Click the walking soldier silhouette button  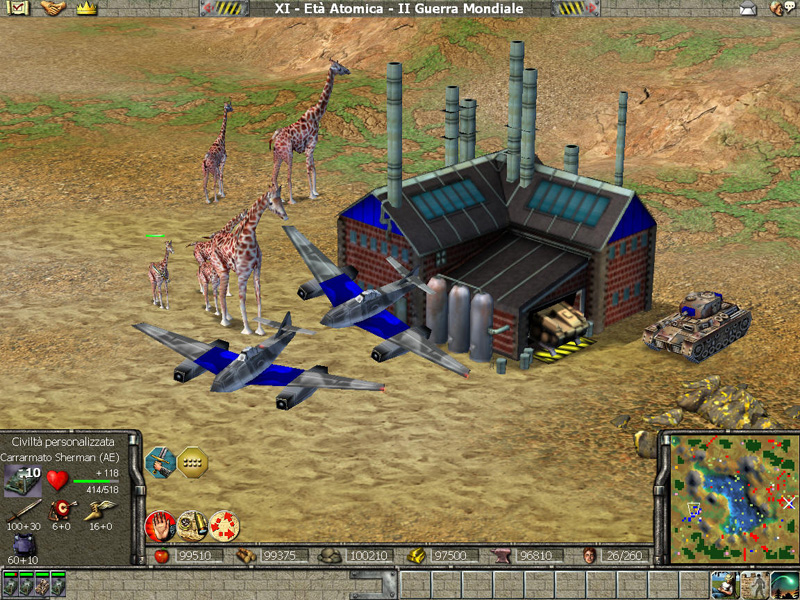[x=753, y=585]
